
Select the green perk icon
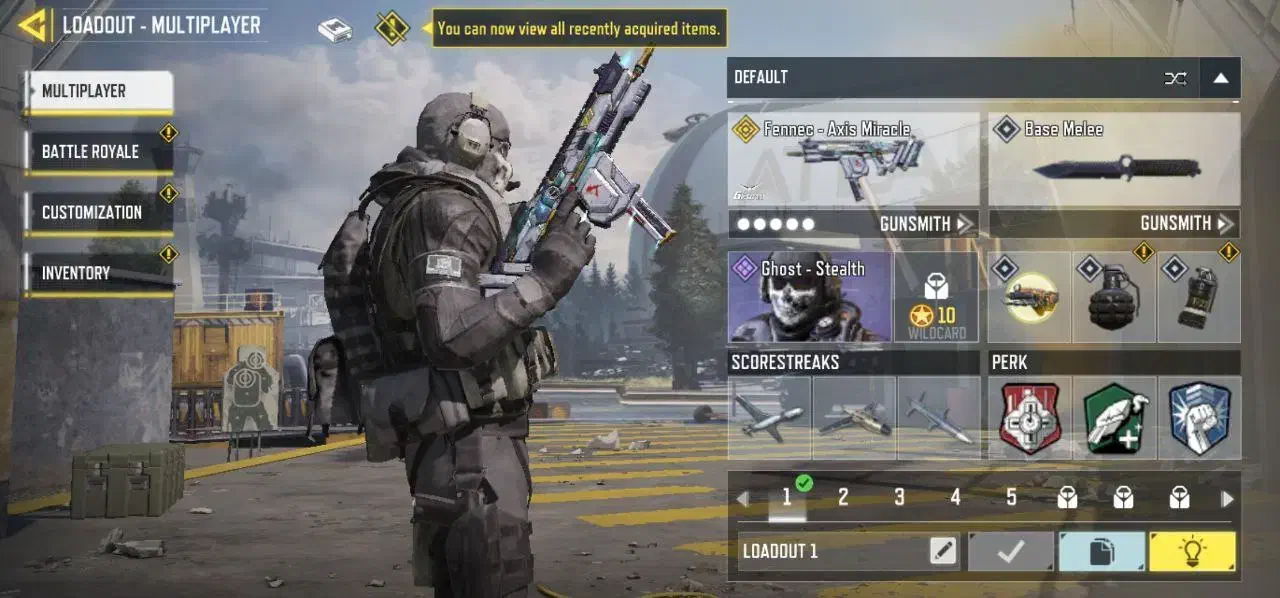point(1114,418)
